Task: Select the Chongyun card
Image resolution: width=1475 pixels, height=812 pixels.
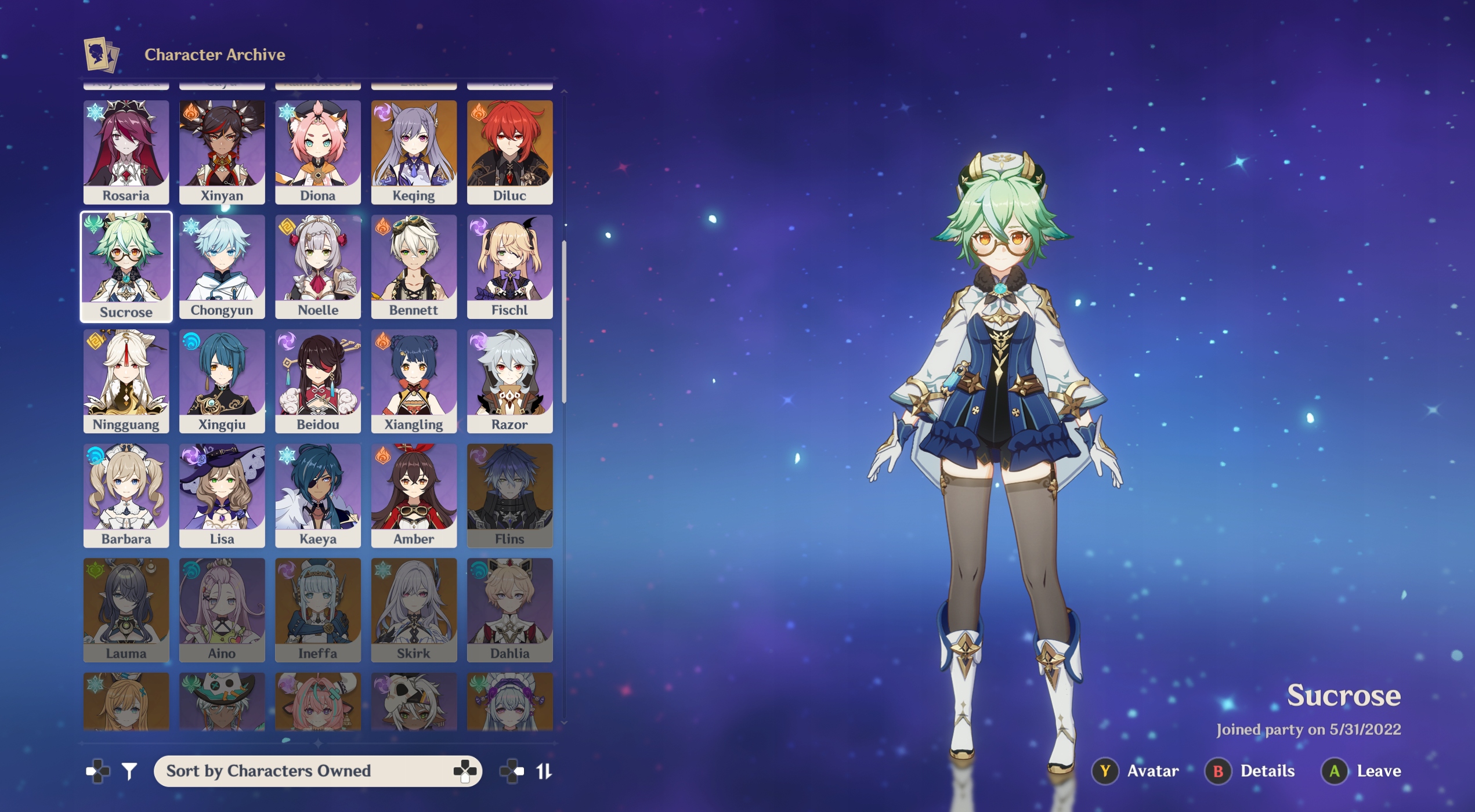Action: tap(222, 266)
